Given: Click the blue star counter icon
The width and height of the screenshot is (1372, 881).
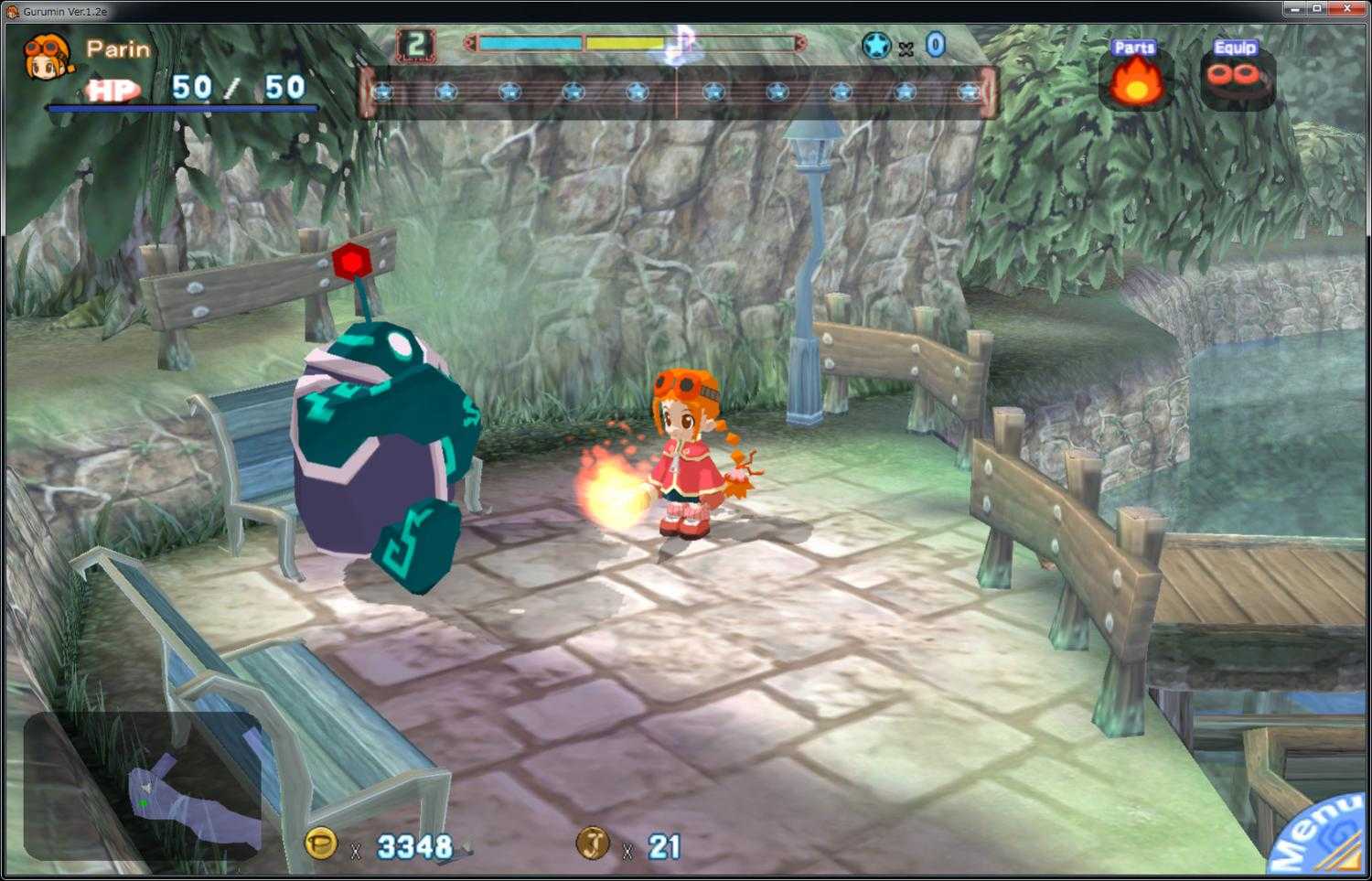Looking at the screenshot, I should click(x=877, y=44).
